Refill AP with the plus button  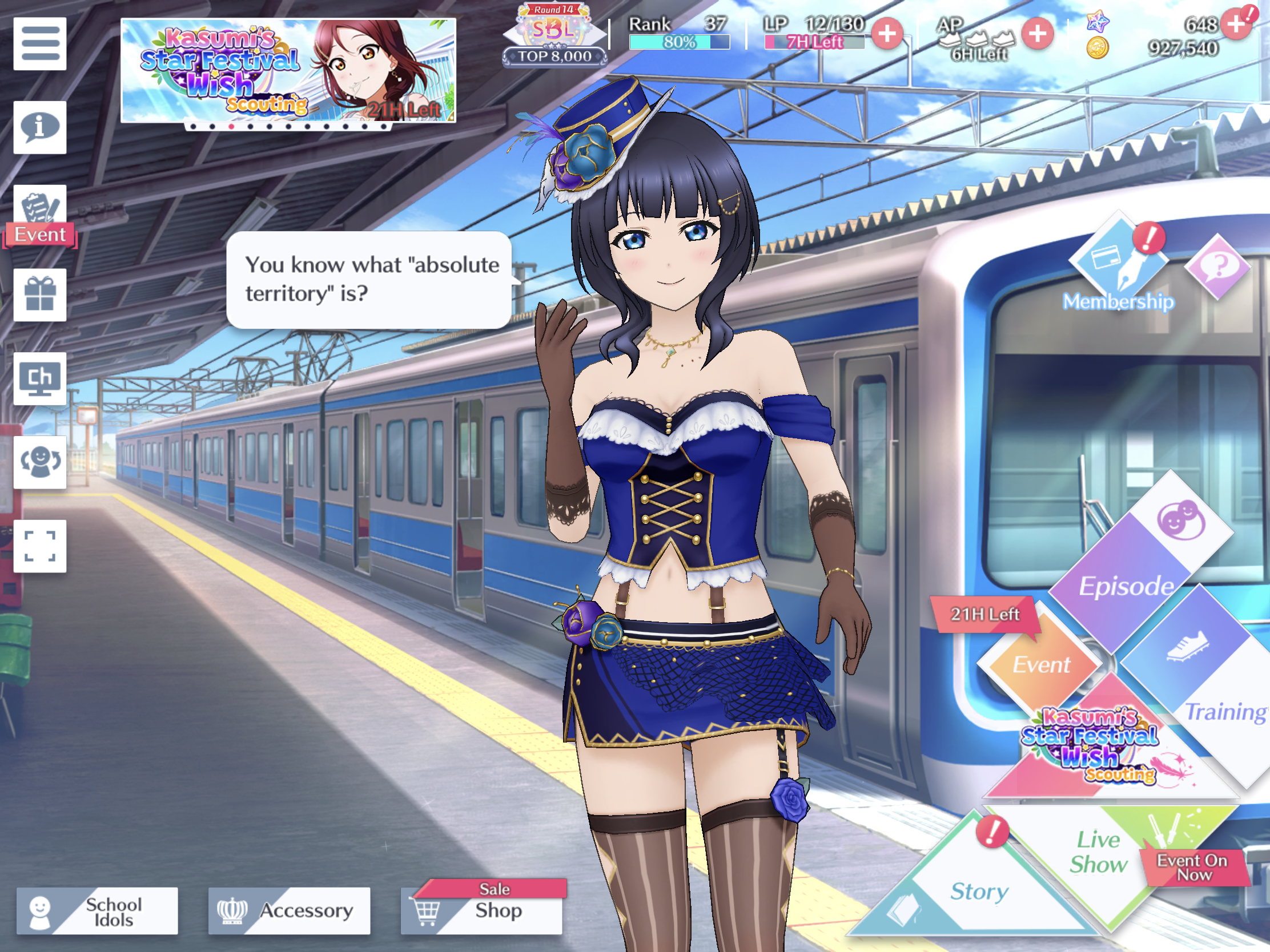point(1037,34)
